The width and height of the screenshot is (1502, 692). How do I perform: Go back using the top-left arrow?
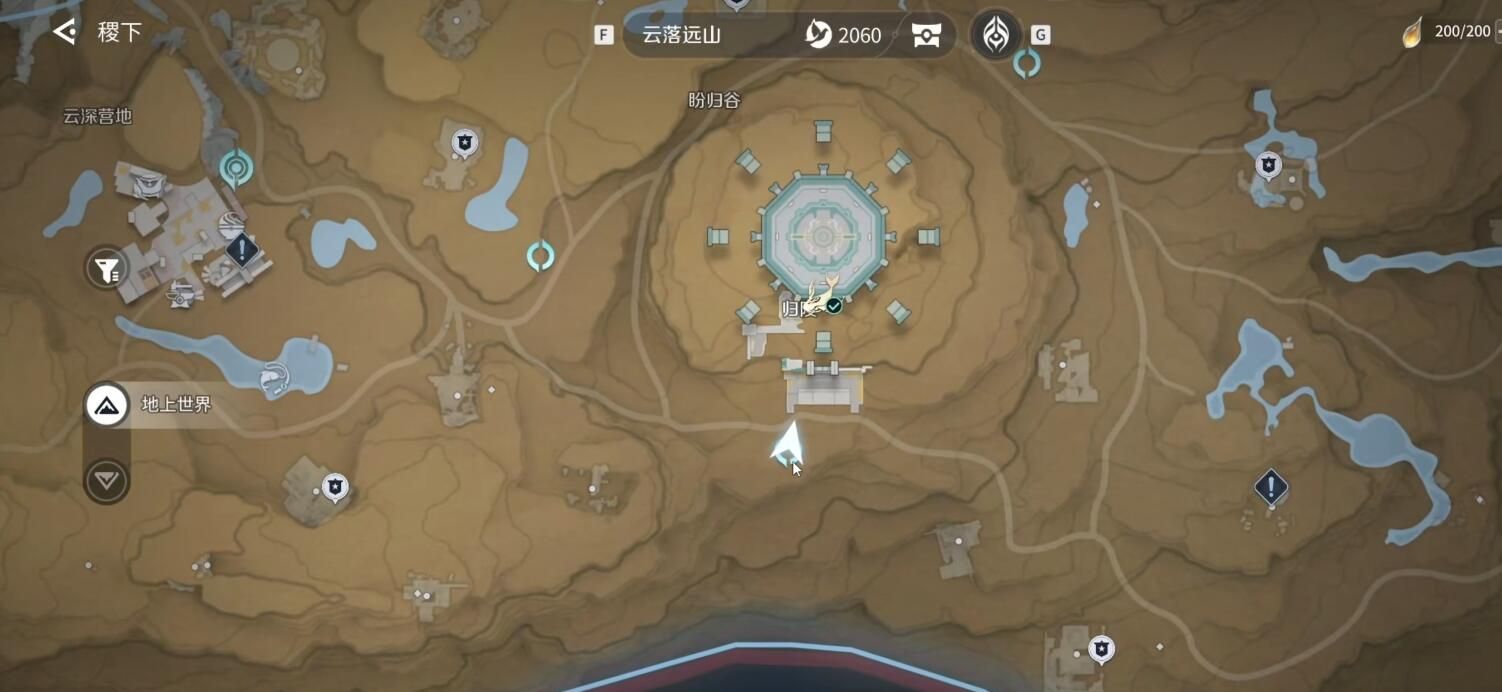[65, 32]
